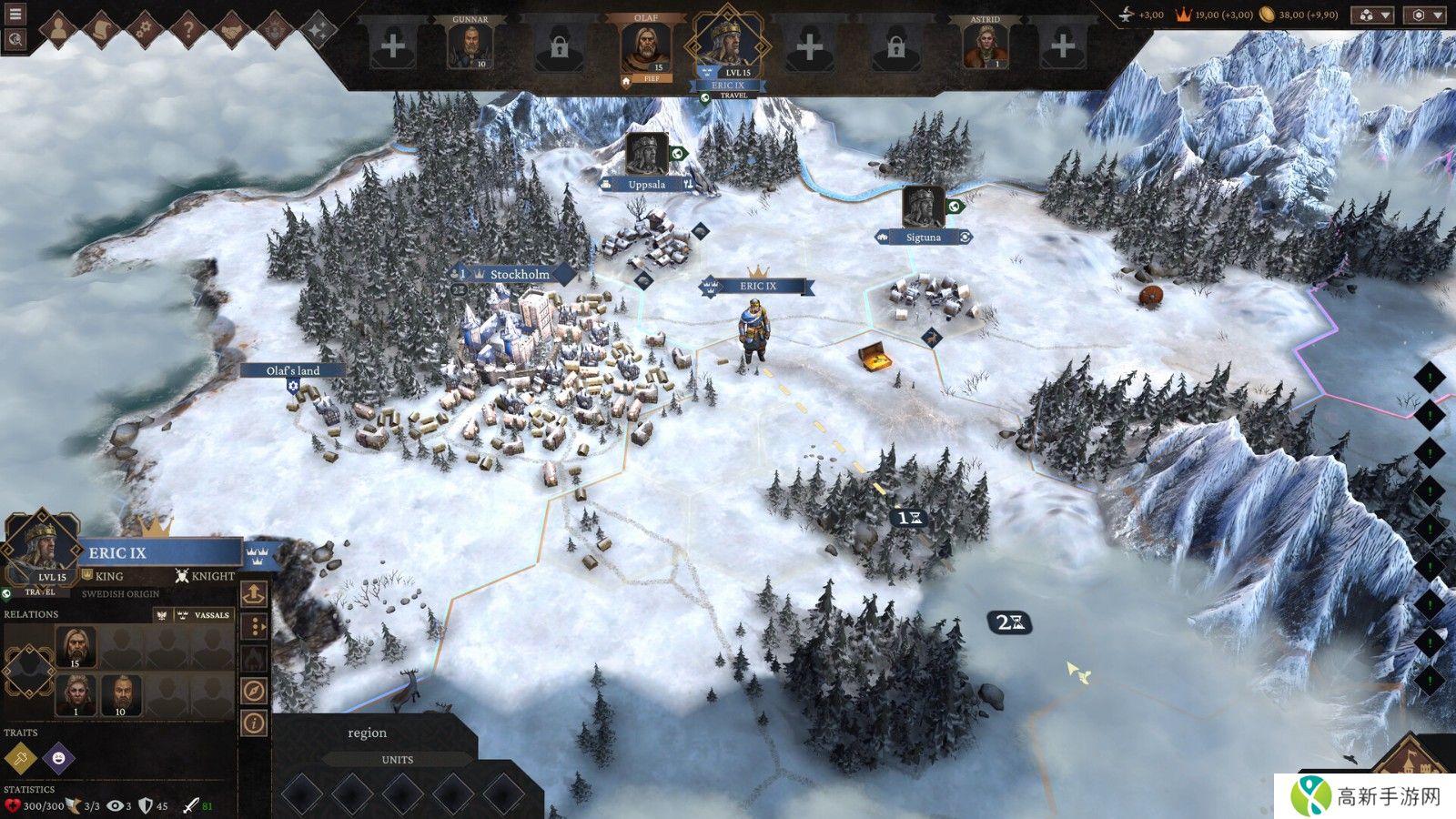Click the Uppsala settlement label

tap(646, 185)
